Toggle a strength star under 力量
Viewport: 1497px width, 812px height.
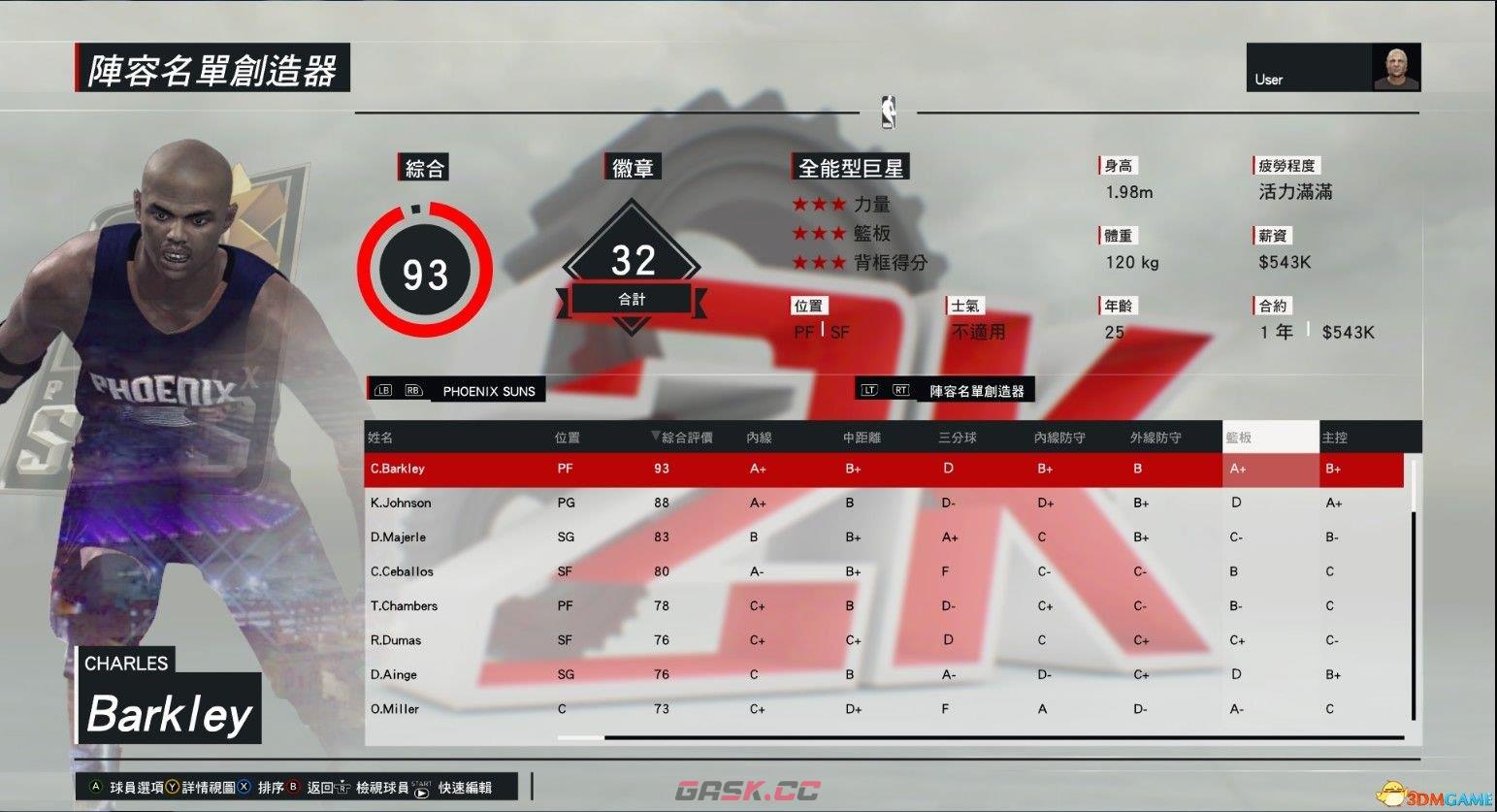[x=820, y=204]
